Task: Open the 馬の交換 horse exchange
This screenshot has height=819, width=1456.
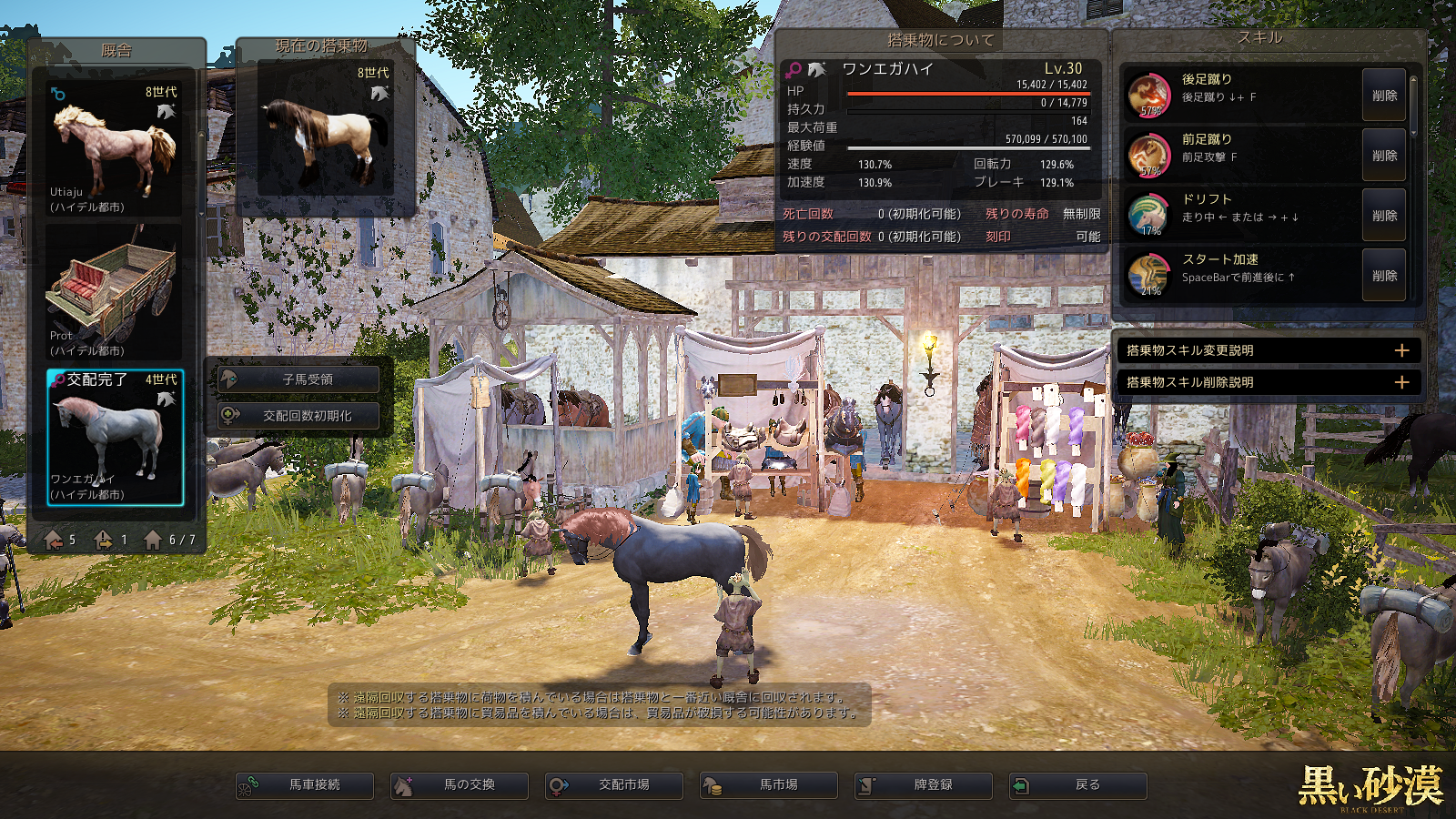Action: [460, 785]
